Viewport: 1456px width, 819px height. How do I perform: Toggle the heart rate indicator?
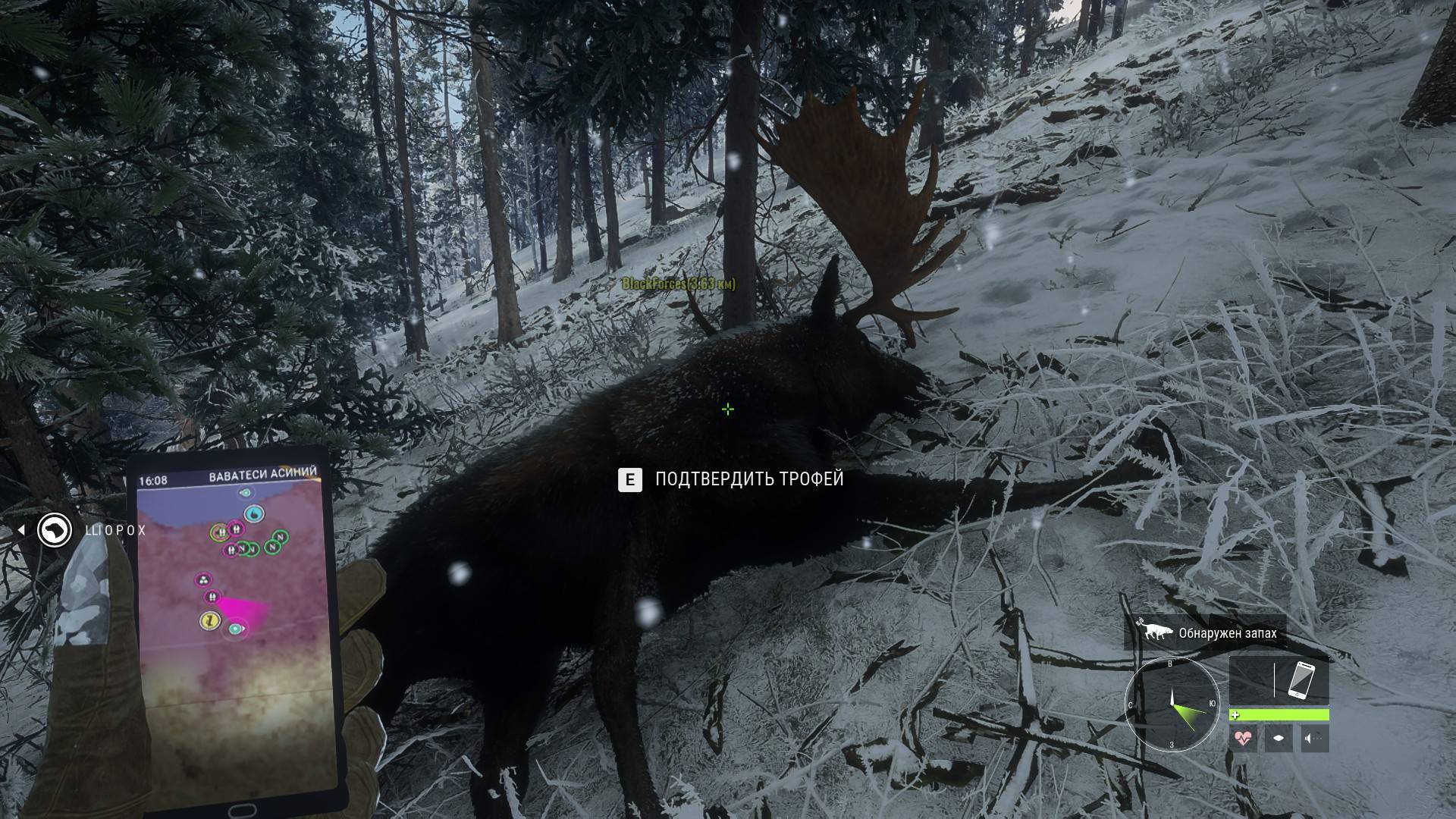(x=1243, y=737)
